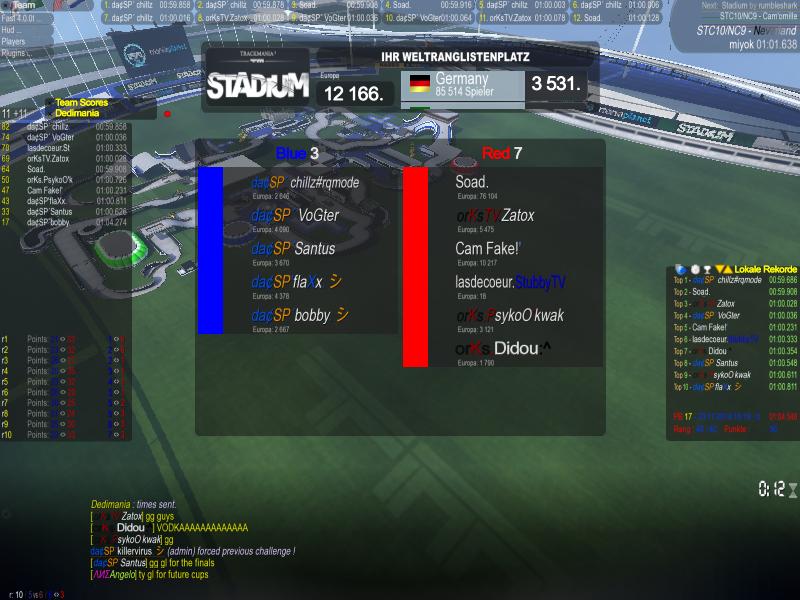Screen dimensions: 800x600
Task: Click the blue globe icon in records widget
Action: [681, 269]
